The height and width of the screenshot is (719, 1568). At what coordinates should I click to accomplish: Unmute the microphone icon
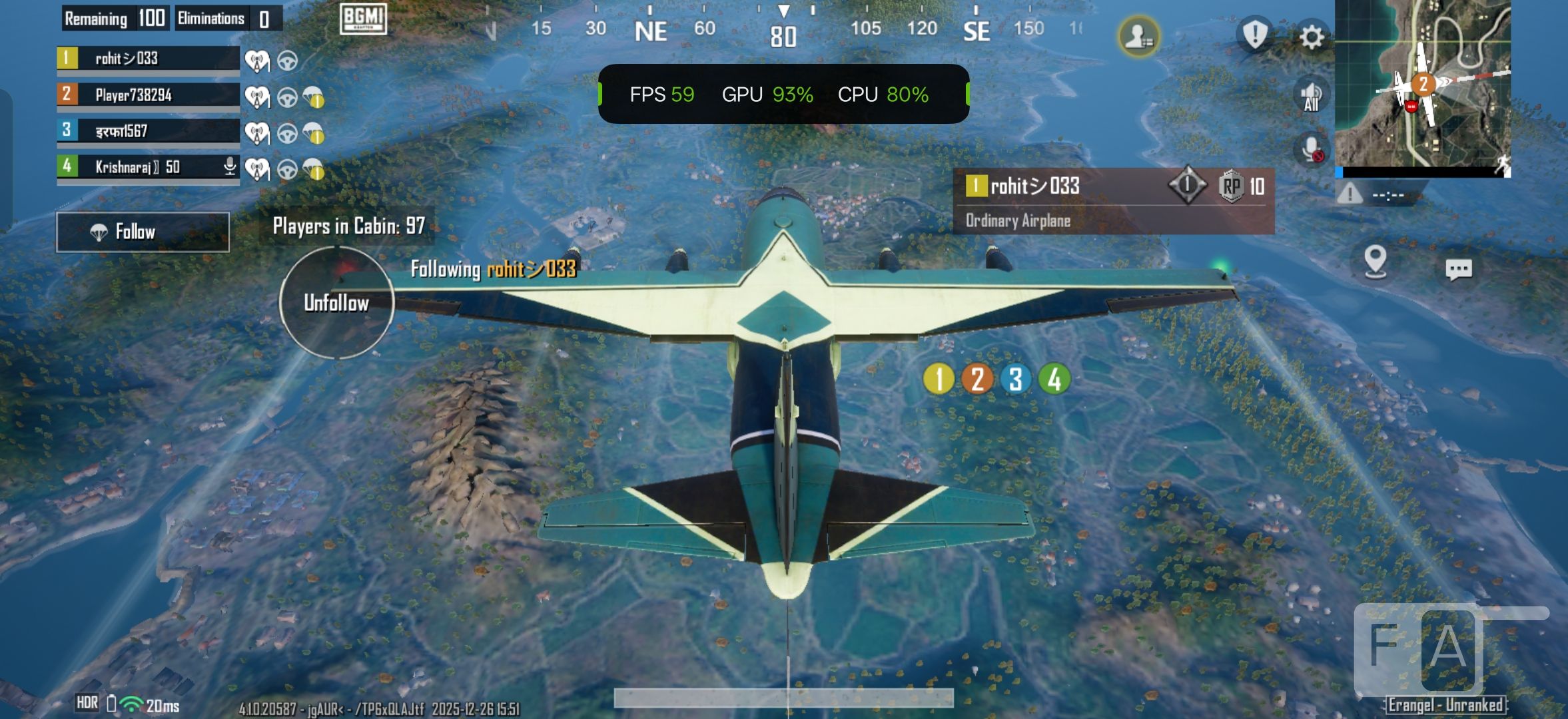click(1311, 150)
